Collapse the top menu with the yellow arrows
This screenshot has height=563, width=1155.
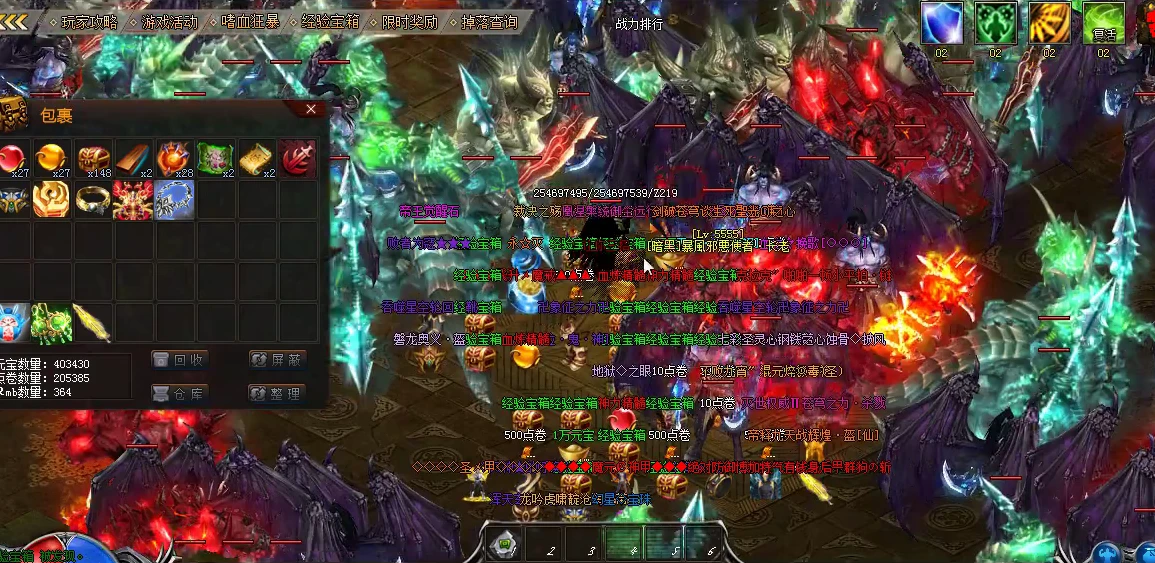[14, 21]
